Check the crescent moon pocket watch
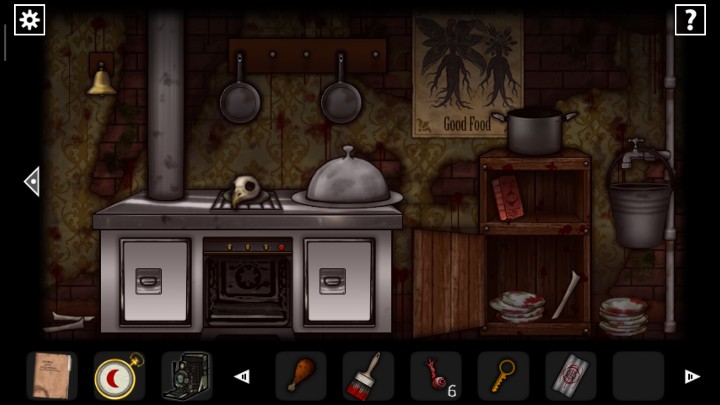The height and width of the screenshot is (405, 720). point(118,376)
